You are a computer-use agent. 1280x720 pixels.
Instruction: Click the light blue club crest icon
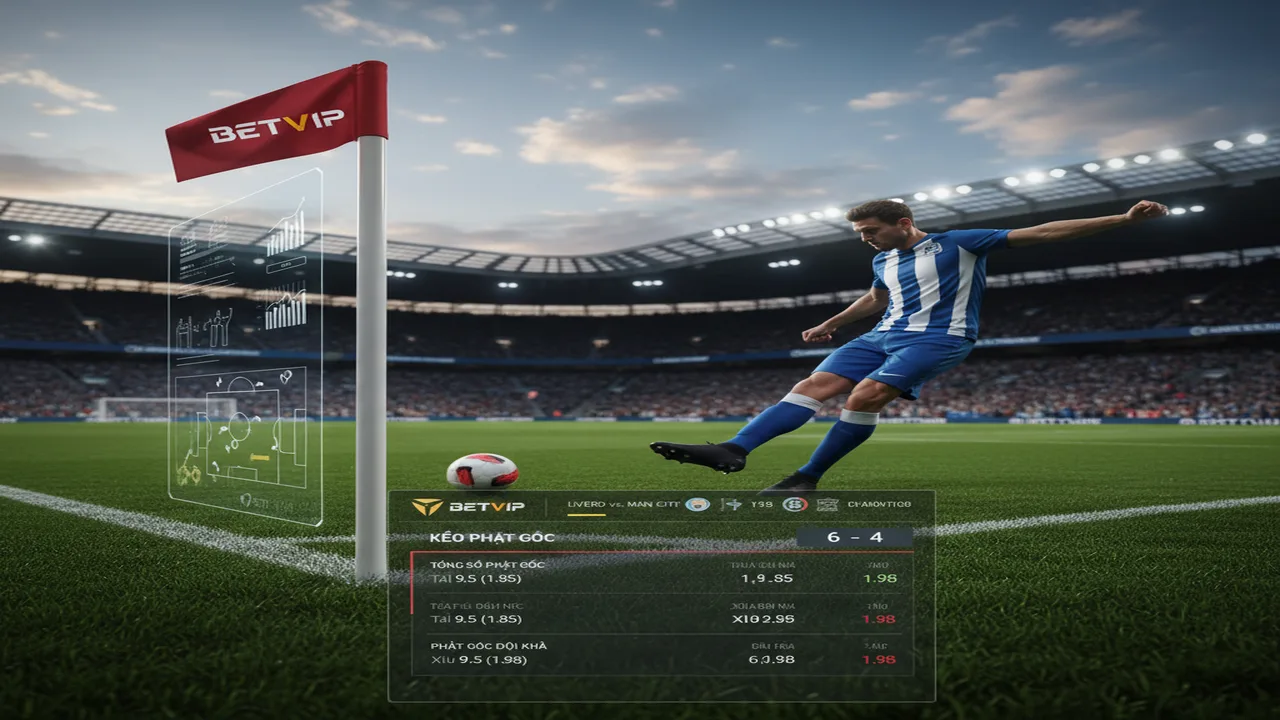(697, 505)
